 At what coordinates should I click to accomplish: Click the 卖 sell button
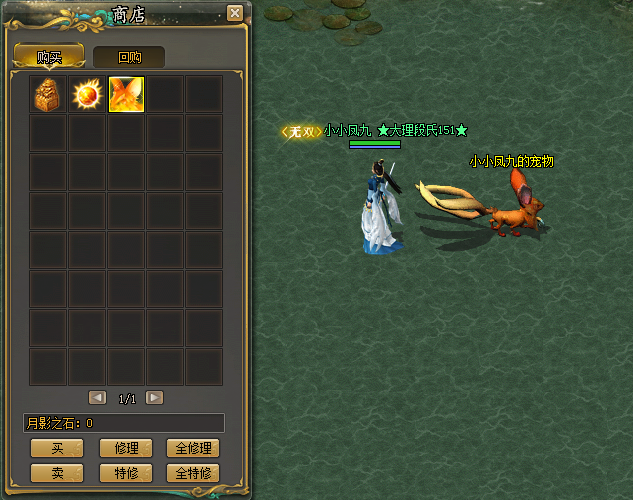[x=57, y=472]
